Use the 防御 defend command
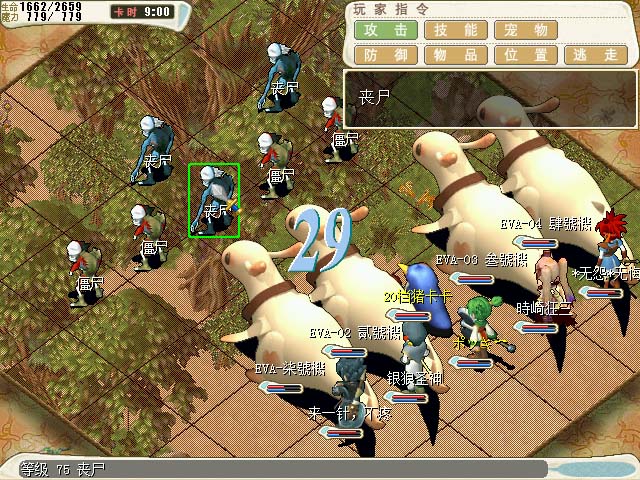The height and width of the screenshot is (480, 640). coord(385,55)
